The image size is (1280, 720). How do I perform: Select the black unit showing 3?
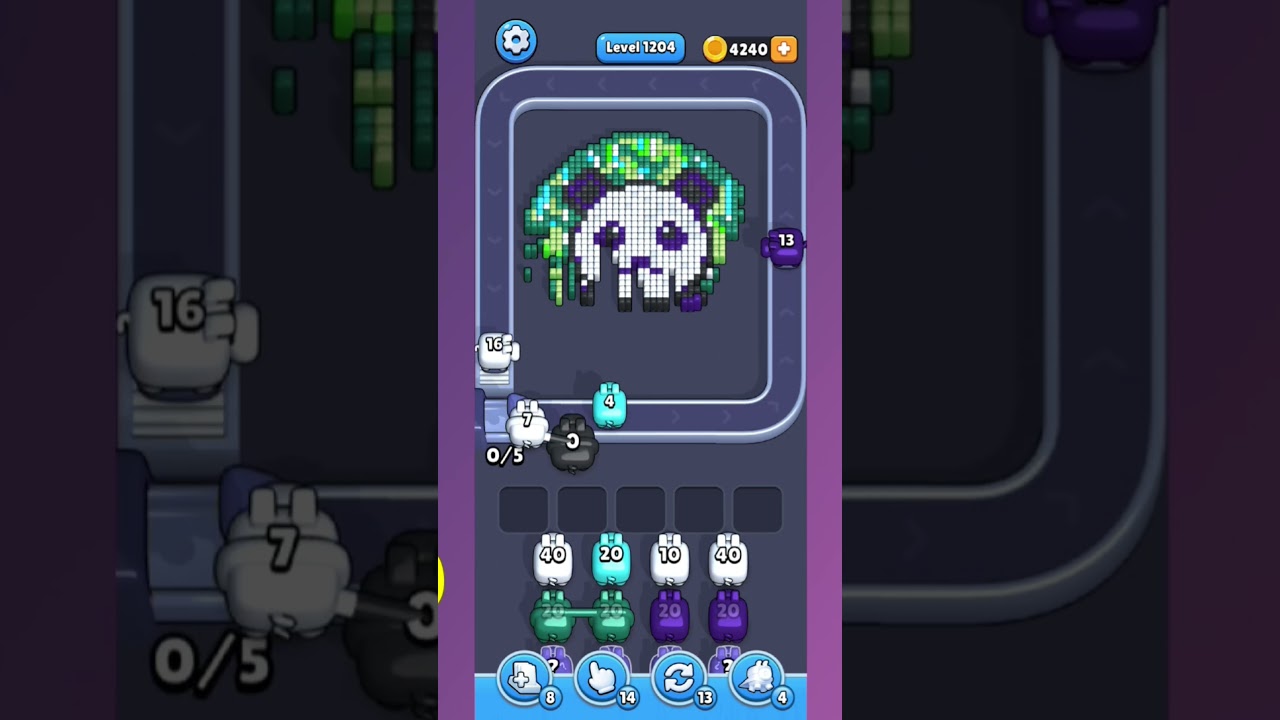coord(572,443)
